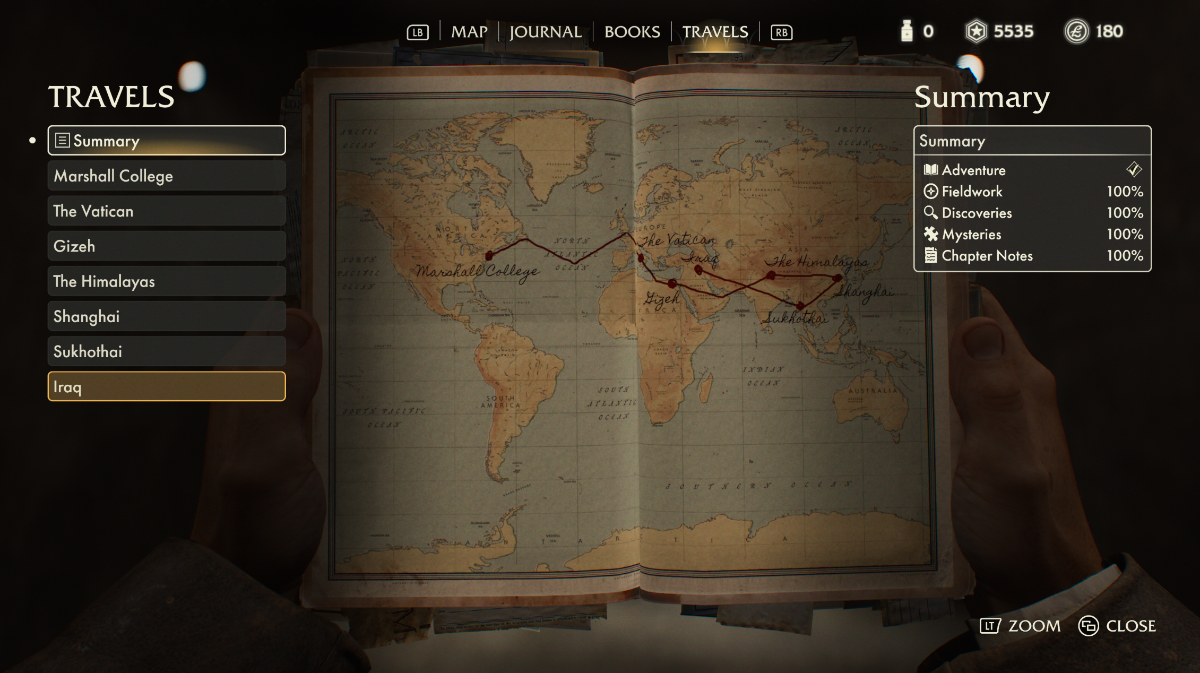Switch to the Books tab
The width and height of the screenshot is (1200, 673).
click(x=632, y=32)
